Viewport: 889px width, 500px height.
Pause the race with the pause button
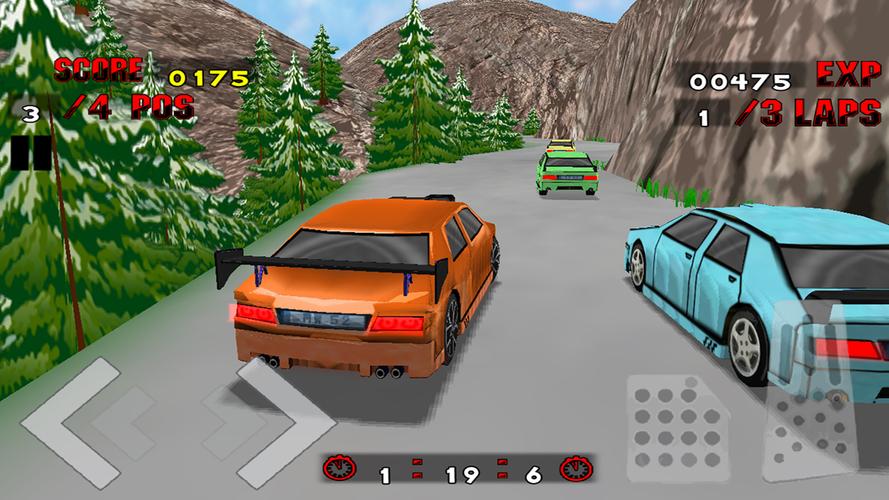tap(31, 152)
